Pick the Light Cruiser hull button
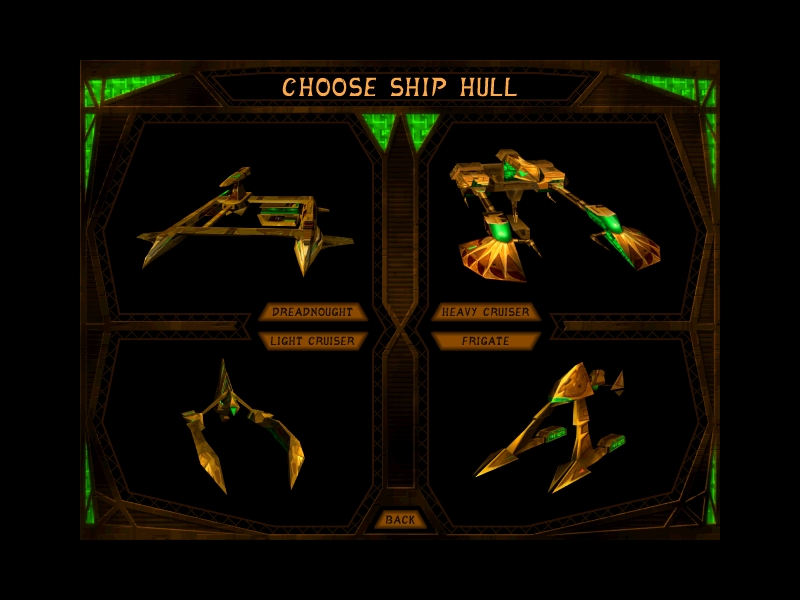This screenshot has height=600, width=800. click(313, 341)
